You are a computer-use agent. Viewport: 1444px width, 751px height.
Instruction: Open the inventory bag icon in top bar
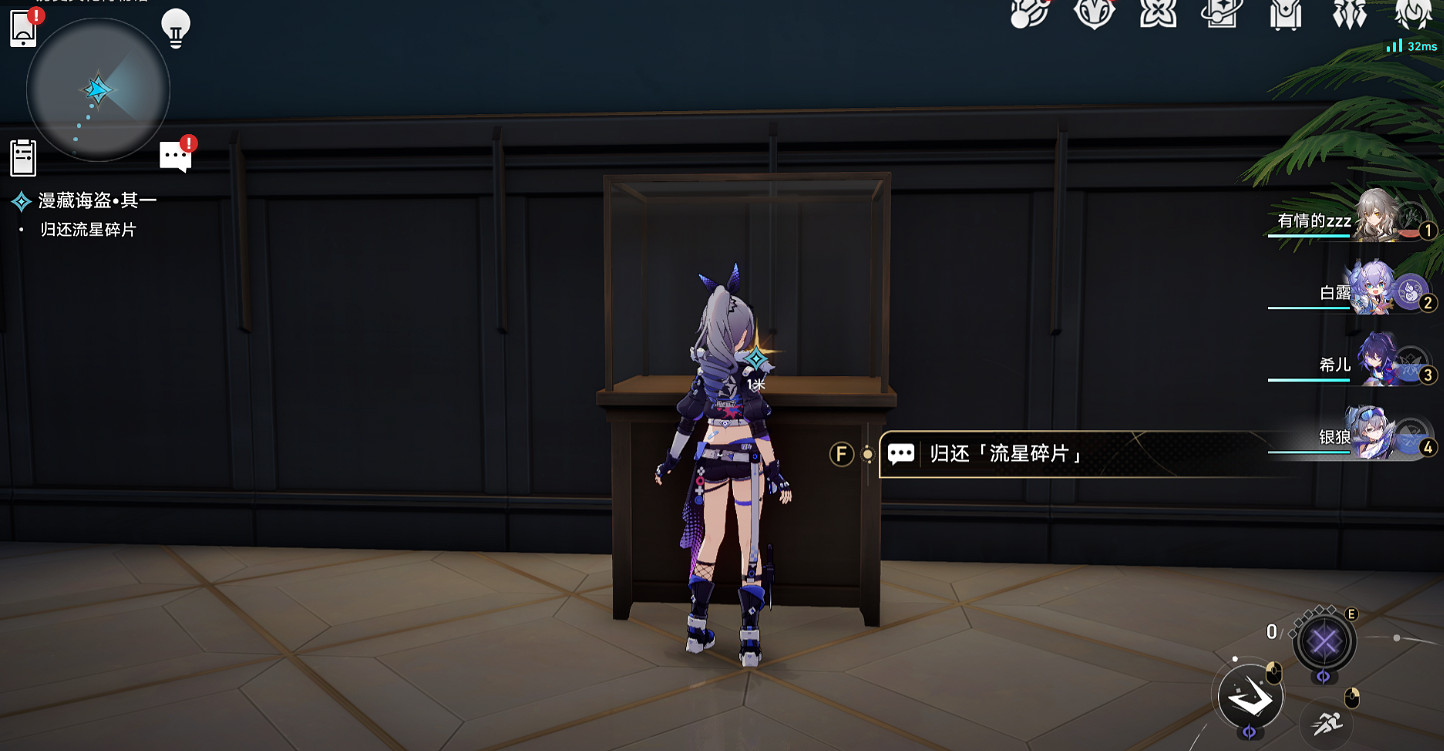tap(1285, 15)
